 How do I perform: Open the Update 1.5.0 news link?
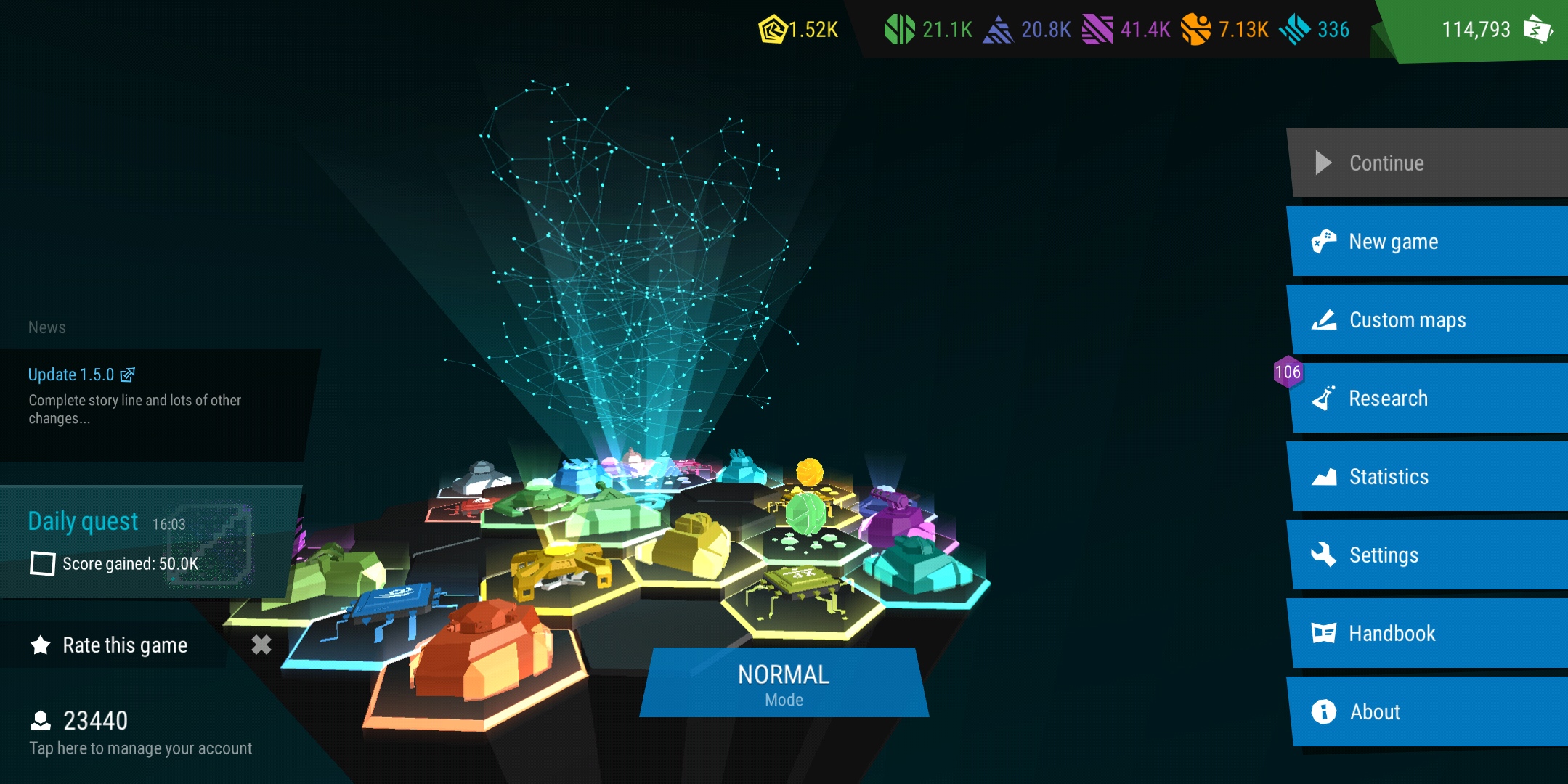click(x=81, y=375)
